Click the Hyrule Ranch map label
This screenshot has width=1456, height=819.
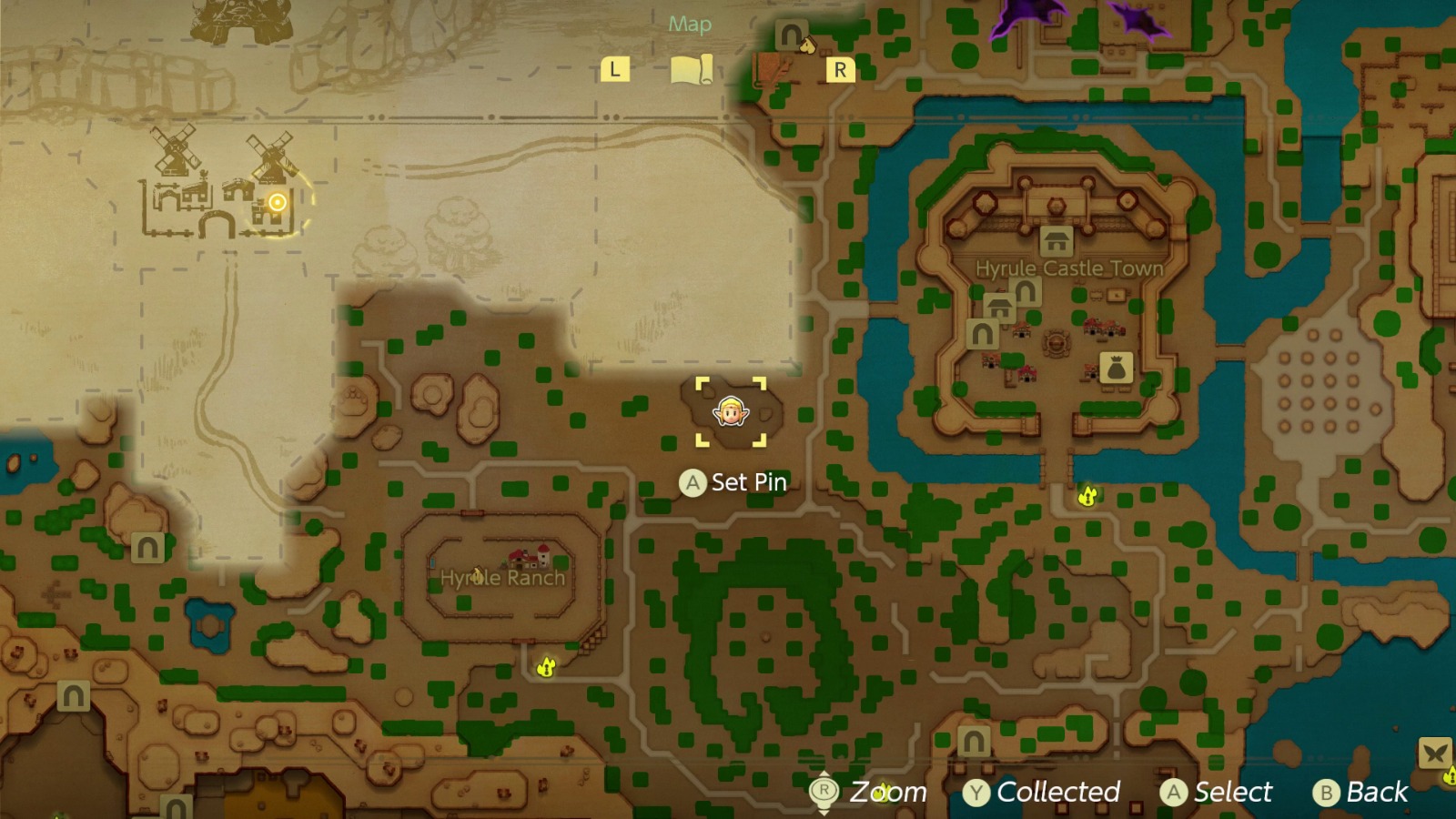pos(501,577)
